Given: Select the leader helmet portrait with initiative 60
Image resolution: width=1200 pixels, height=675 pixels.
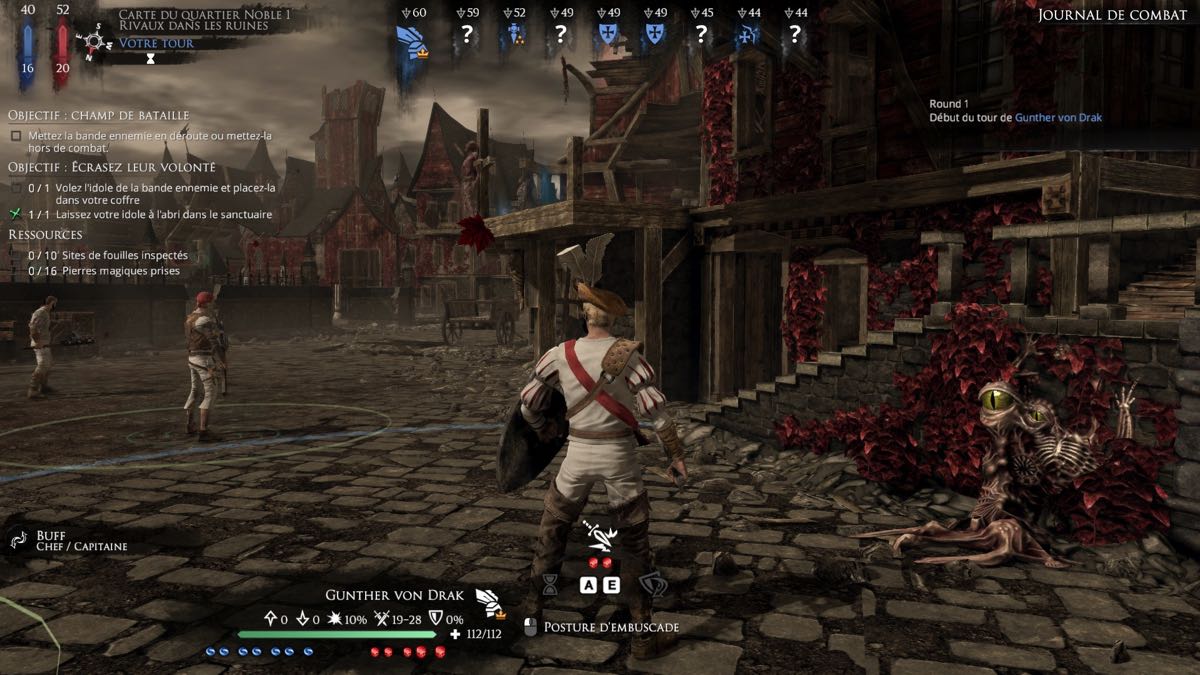Looking at the screenshot, I should [411, 39].
